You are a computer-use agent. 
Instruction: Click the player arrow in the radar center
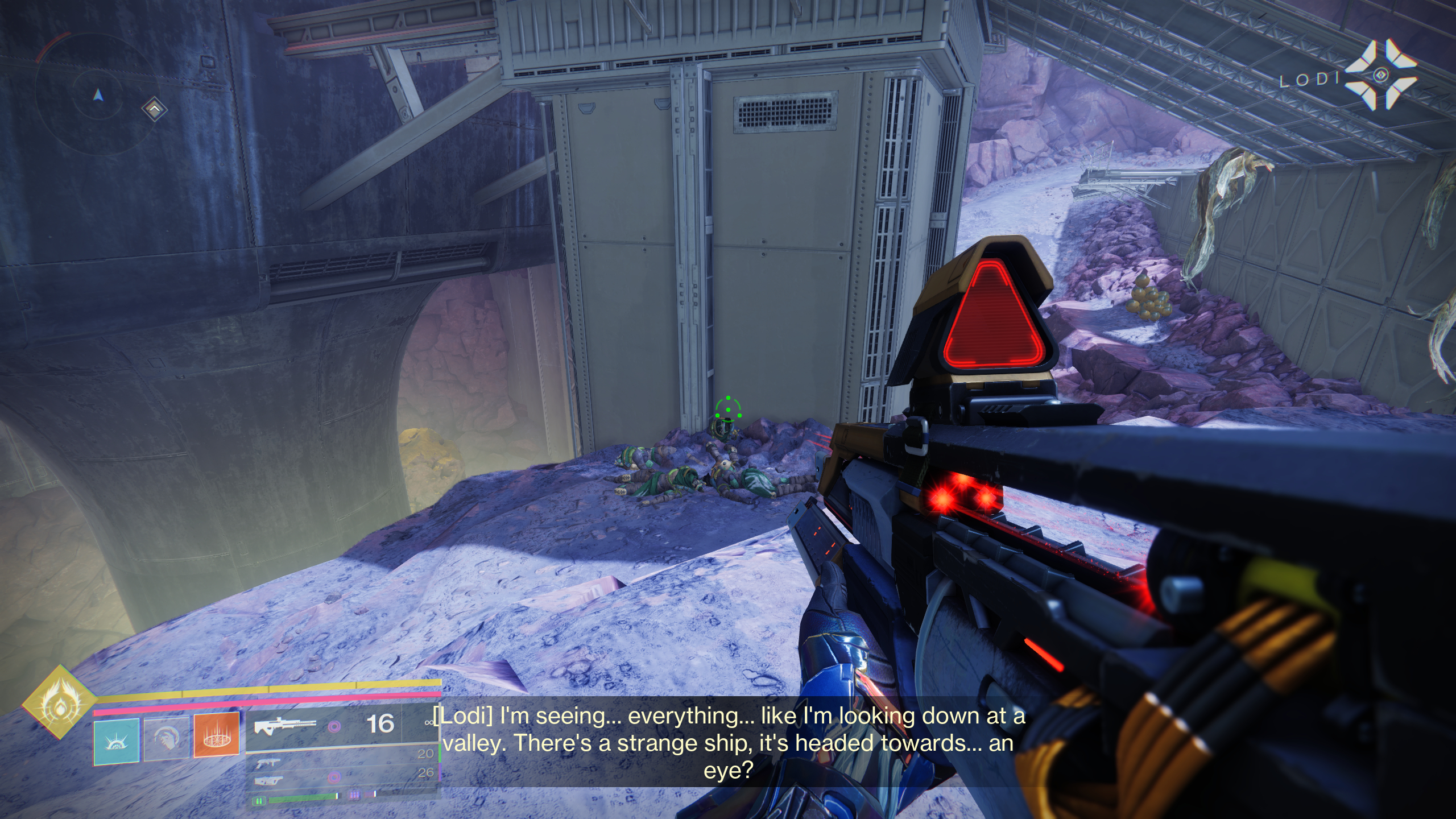point(100,94)
